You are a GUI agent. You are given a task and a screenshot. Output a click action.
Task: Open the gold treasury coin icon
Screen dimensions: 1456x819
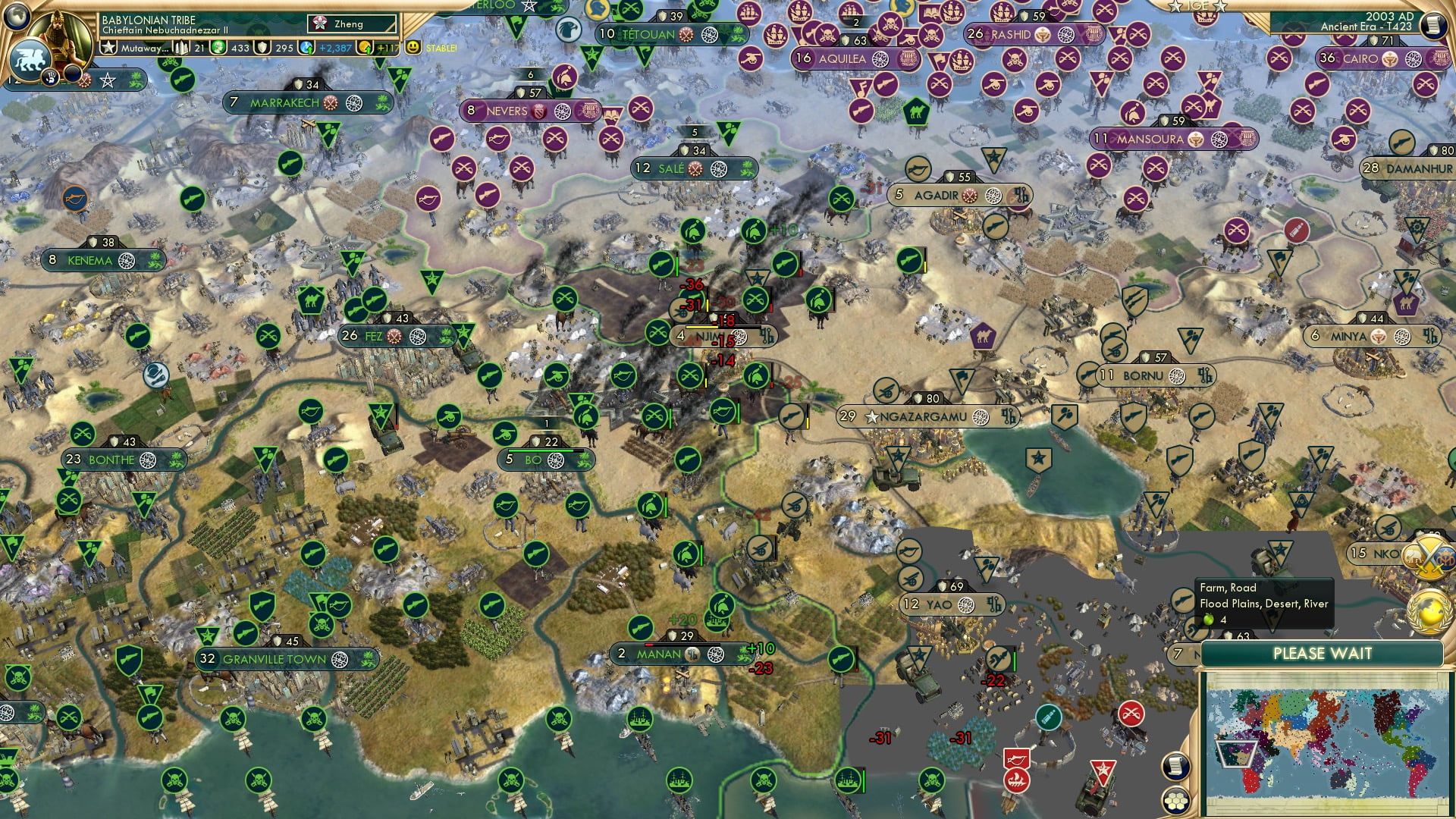coord(365,49)
